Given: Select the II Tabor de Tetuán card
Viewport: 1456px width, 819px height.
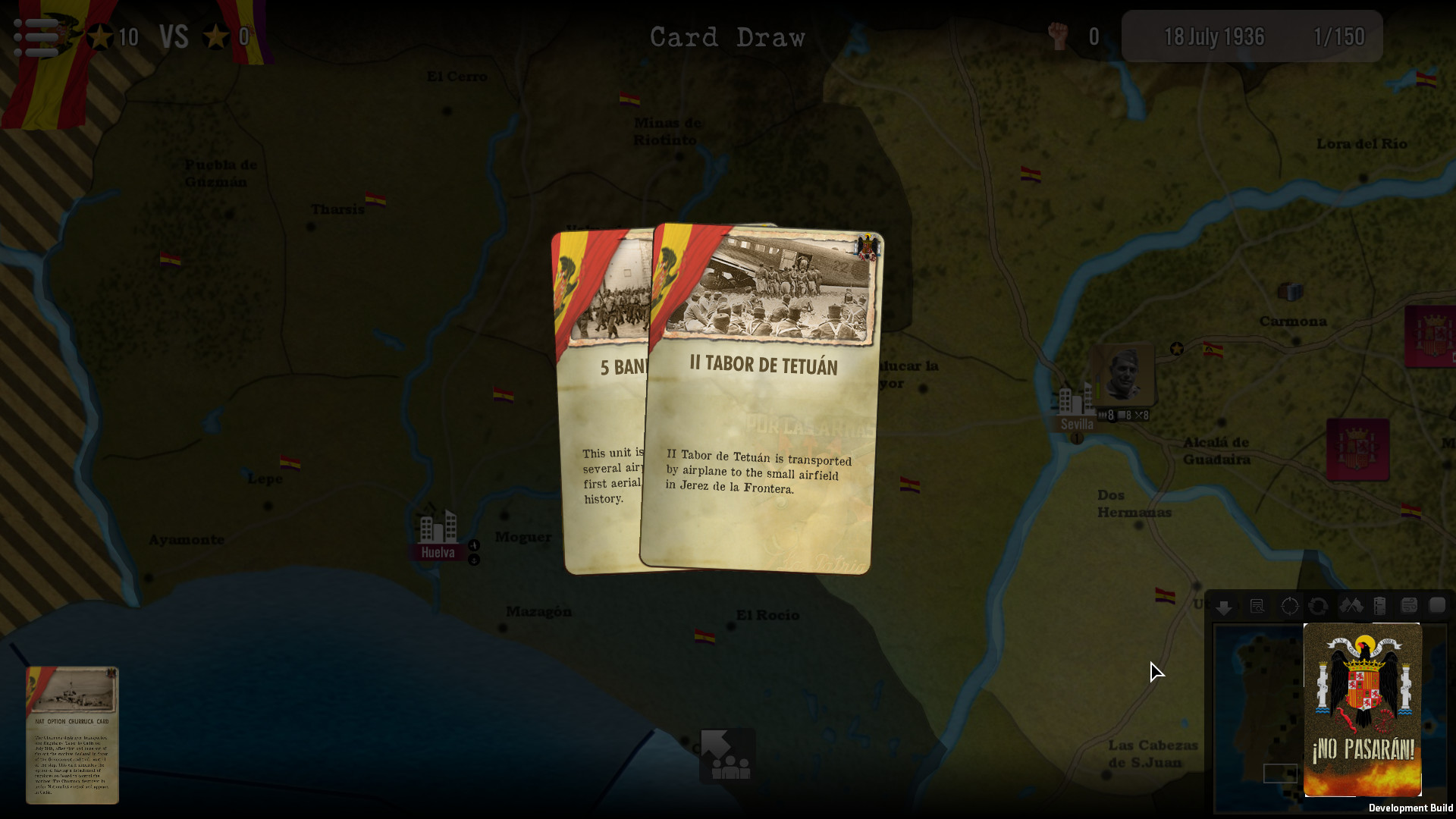Looking at the screenshot, I should click(x=758, y=394).
